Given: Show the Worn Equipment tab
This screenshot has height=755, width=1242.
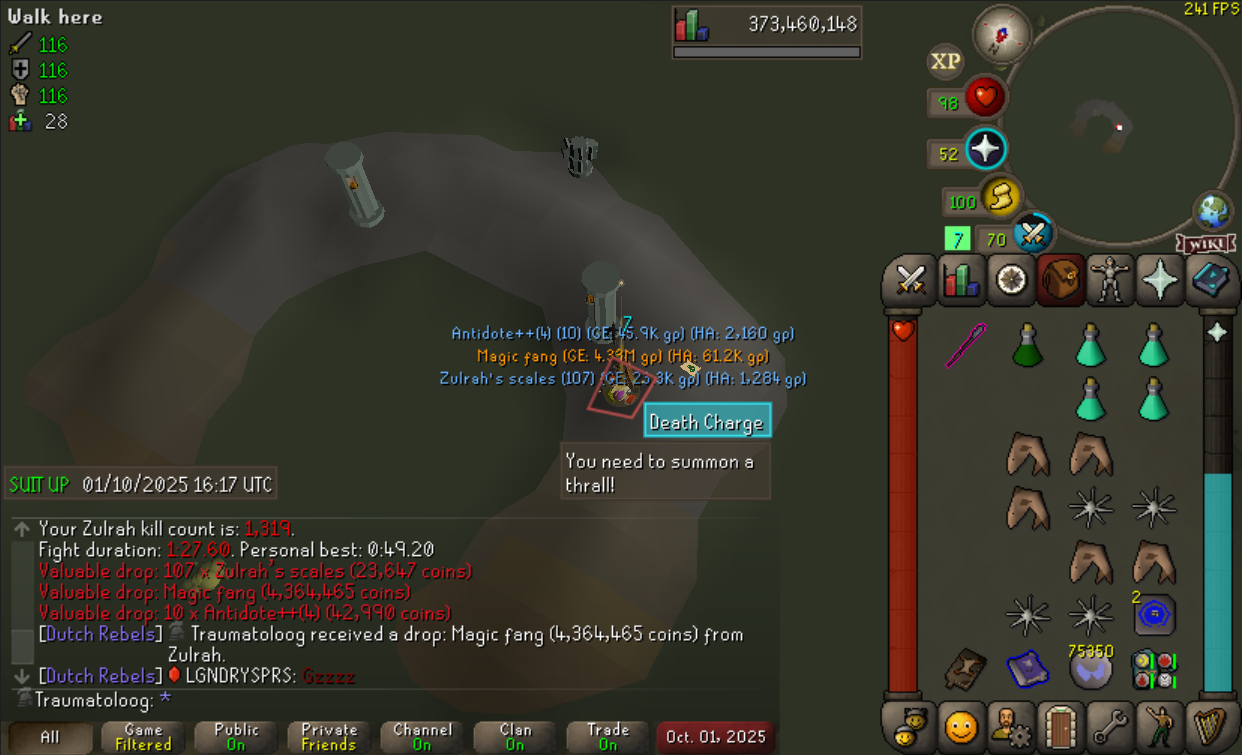Looking at the screenshot, I should [x=1109, y=280].
